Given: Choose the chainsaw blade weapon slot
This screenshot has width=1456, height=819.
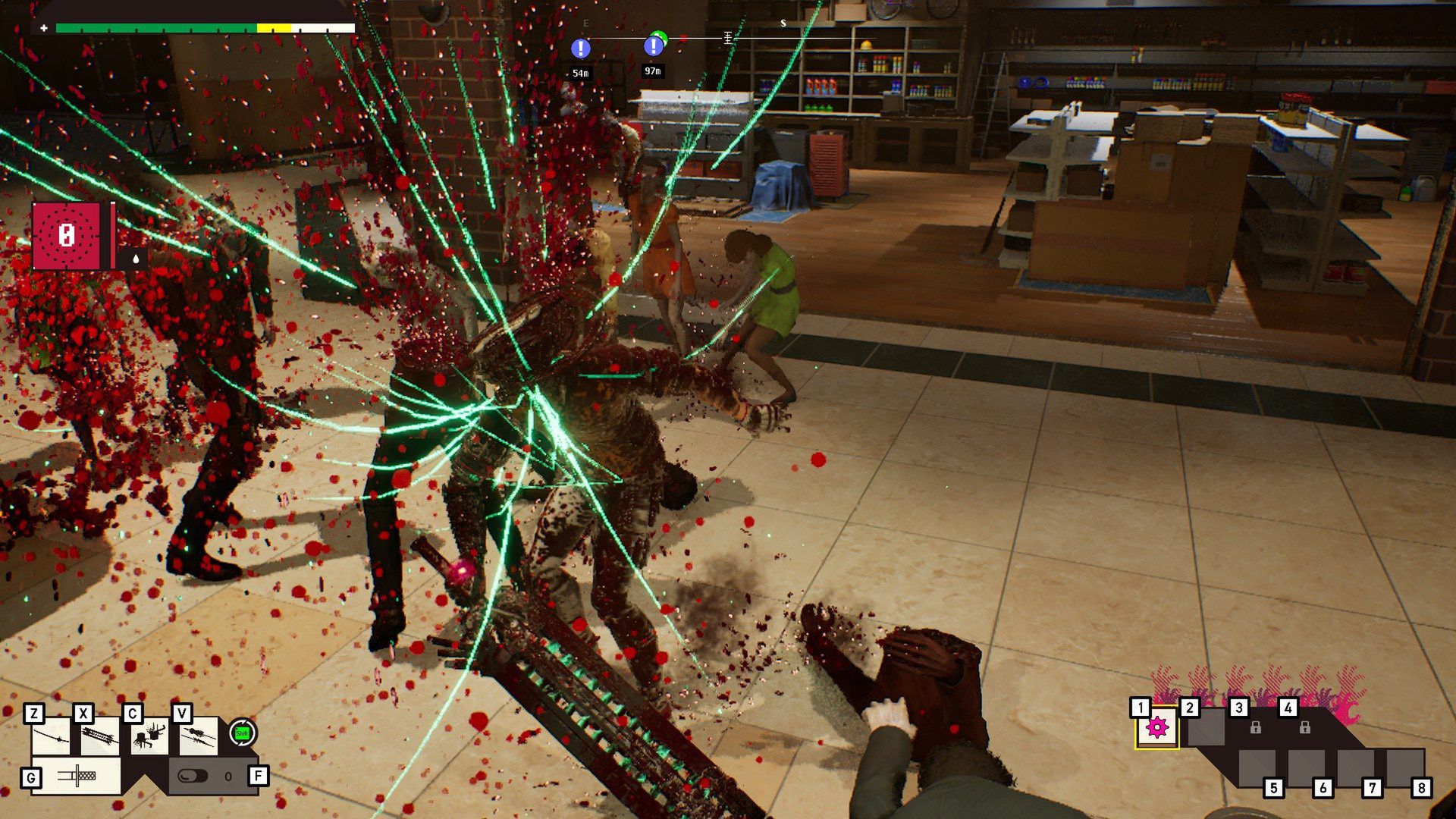Looking at the screenshot, I should [x=100, y=736].
